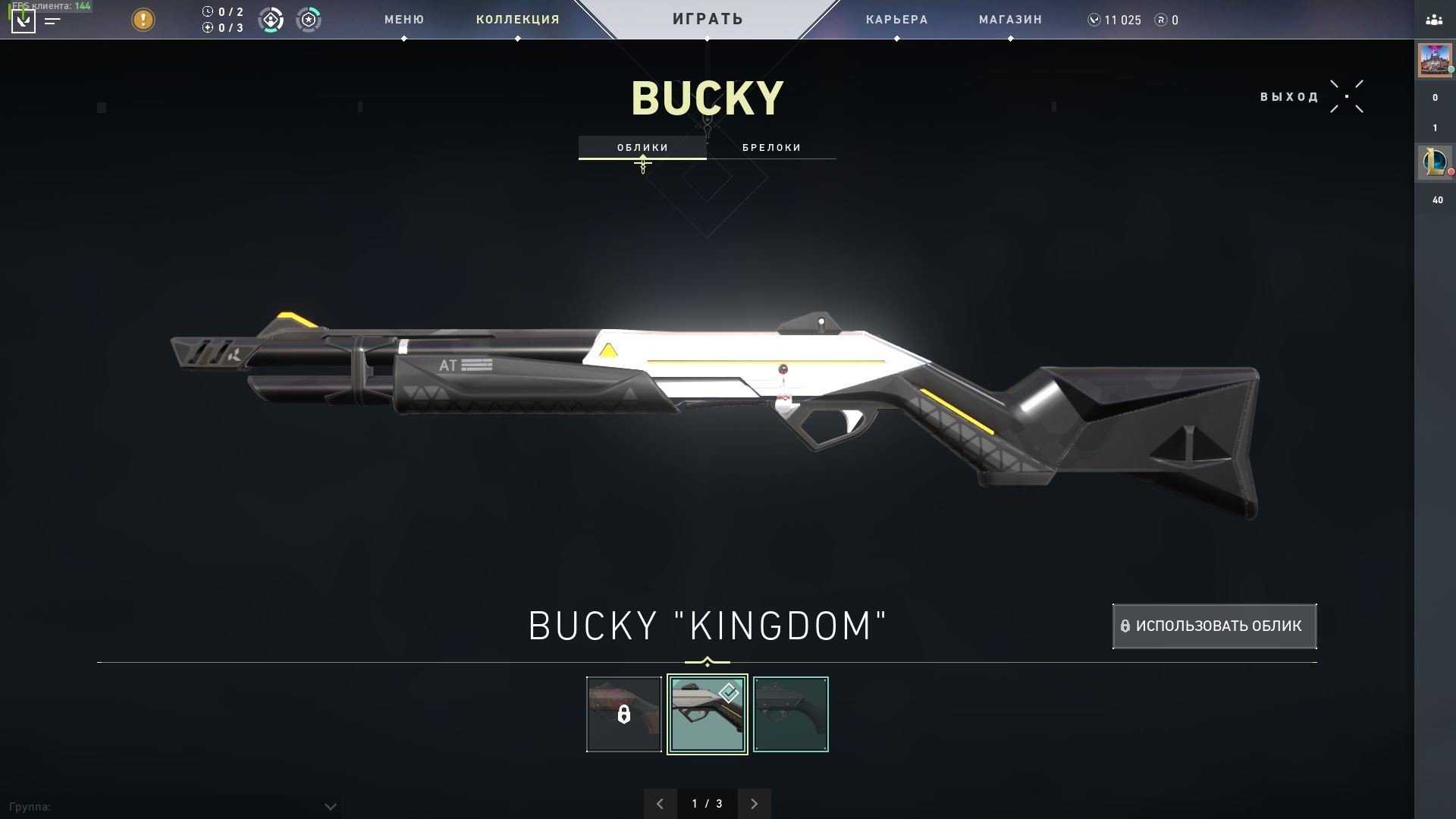1456x819 pixels.
Task: Go to the next skin page
Action: point(754,804)
